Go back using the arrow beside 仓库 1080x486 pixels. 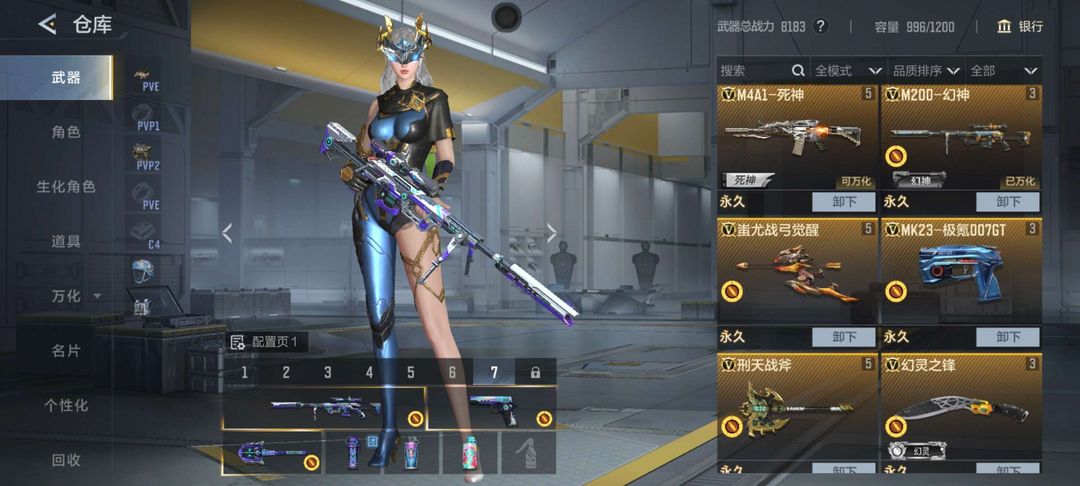point(46,24)
